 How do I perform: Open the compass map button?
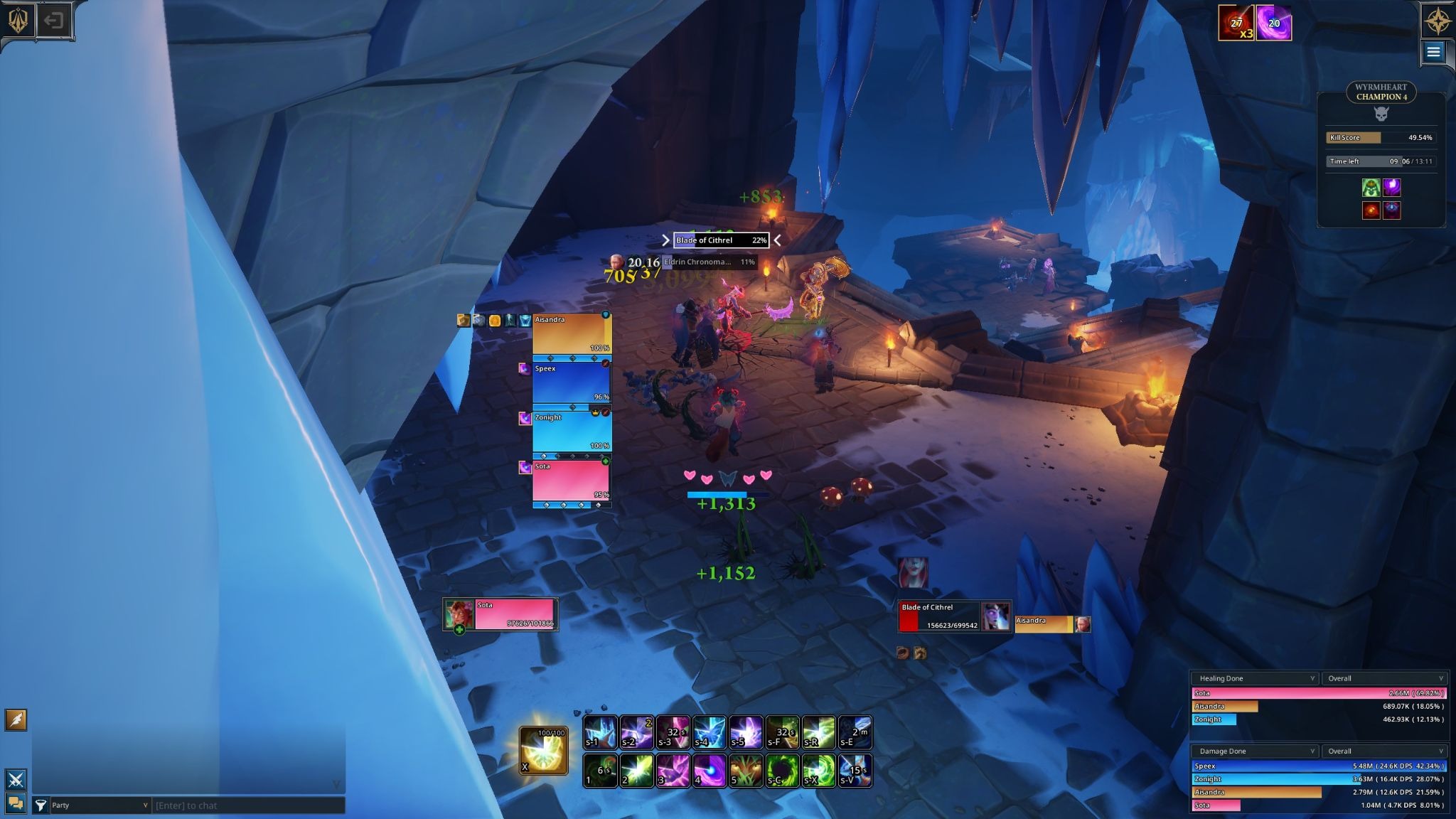1437,21
